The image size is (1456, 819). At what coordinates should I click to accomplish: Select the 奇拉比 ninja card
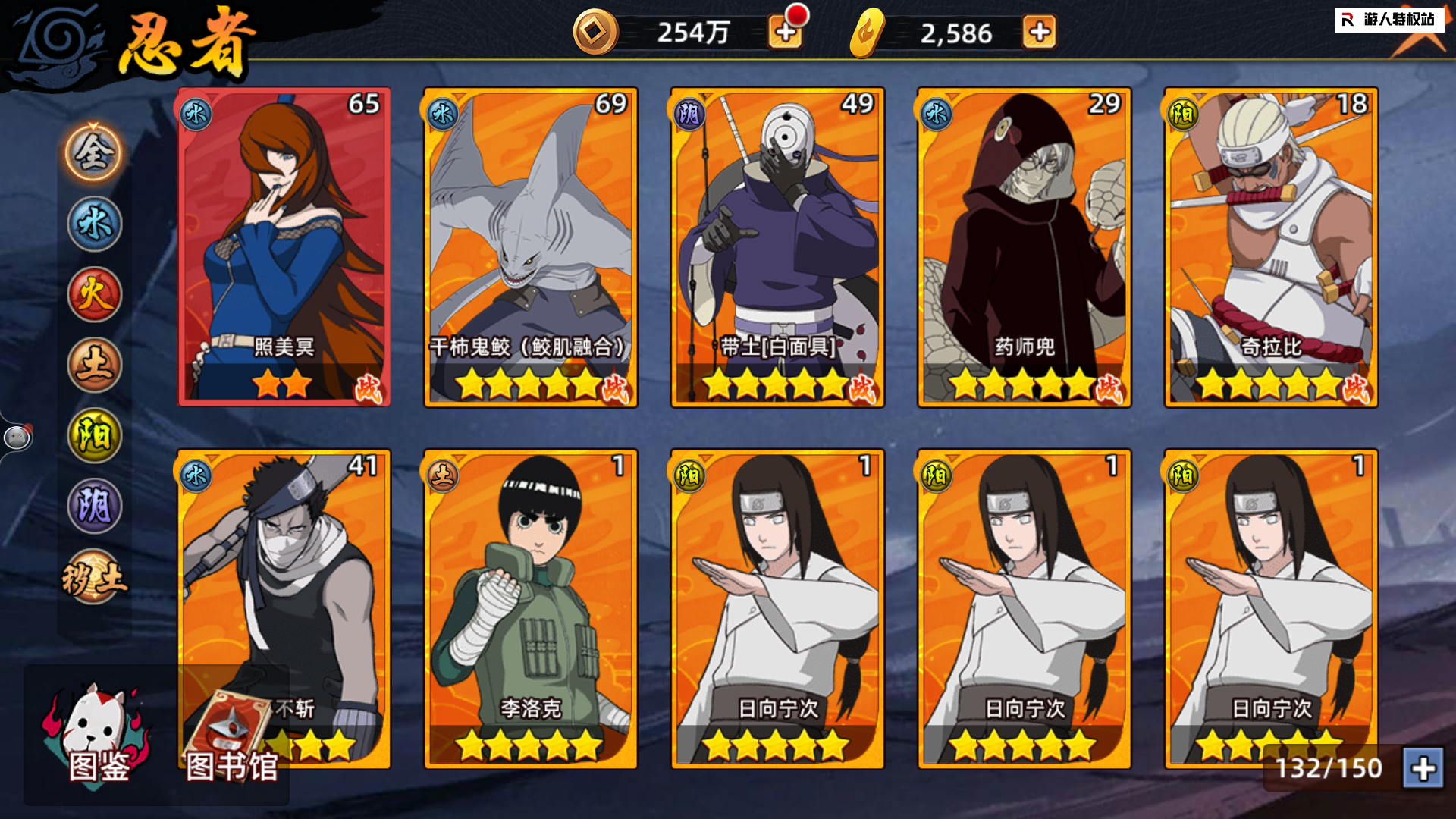click(x=1271, y=246)
